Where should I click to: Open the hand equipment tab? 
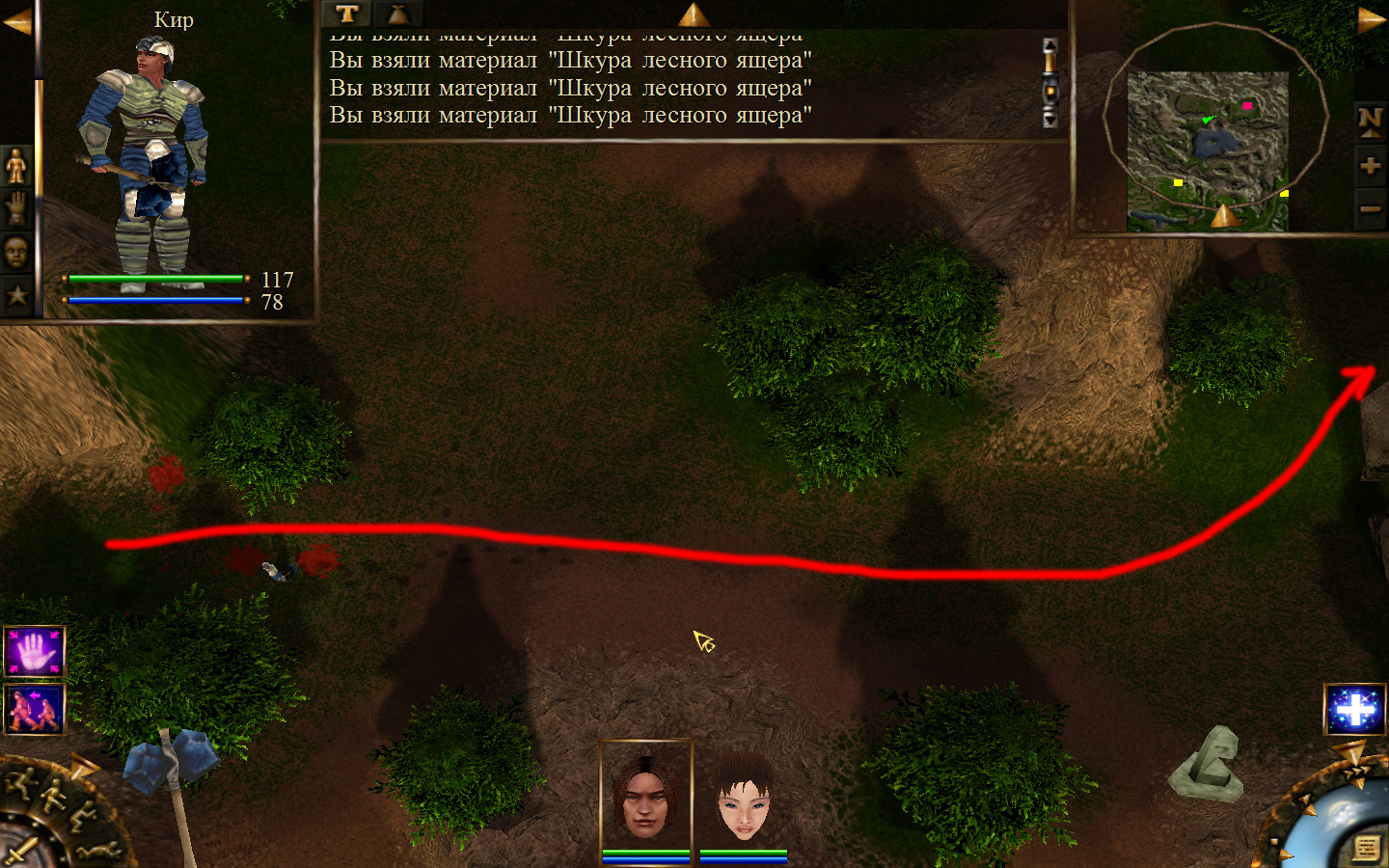pos(16,208)
